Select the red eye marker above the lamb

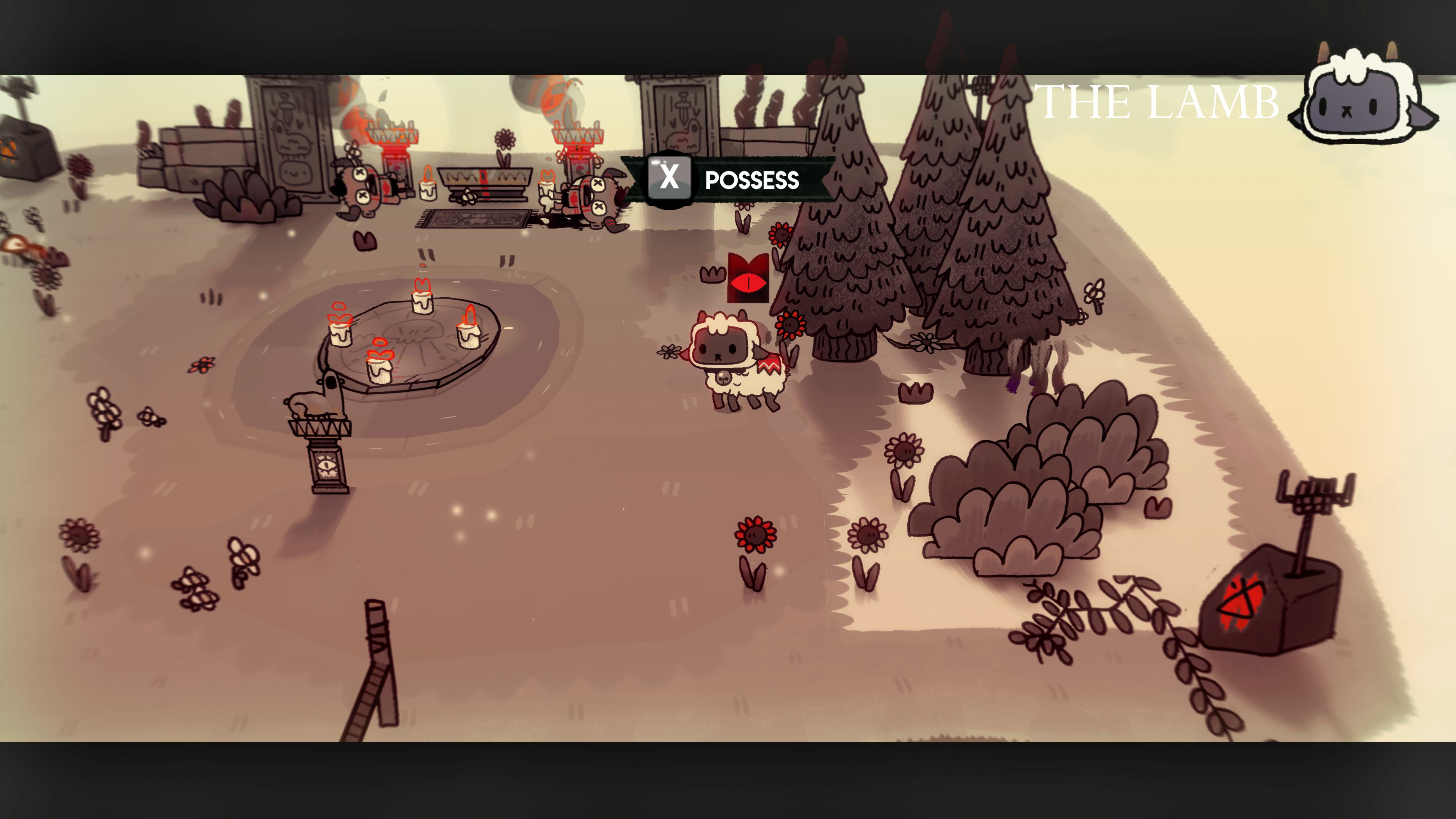pyautogui.click(x=748, y=279)
